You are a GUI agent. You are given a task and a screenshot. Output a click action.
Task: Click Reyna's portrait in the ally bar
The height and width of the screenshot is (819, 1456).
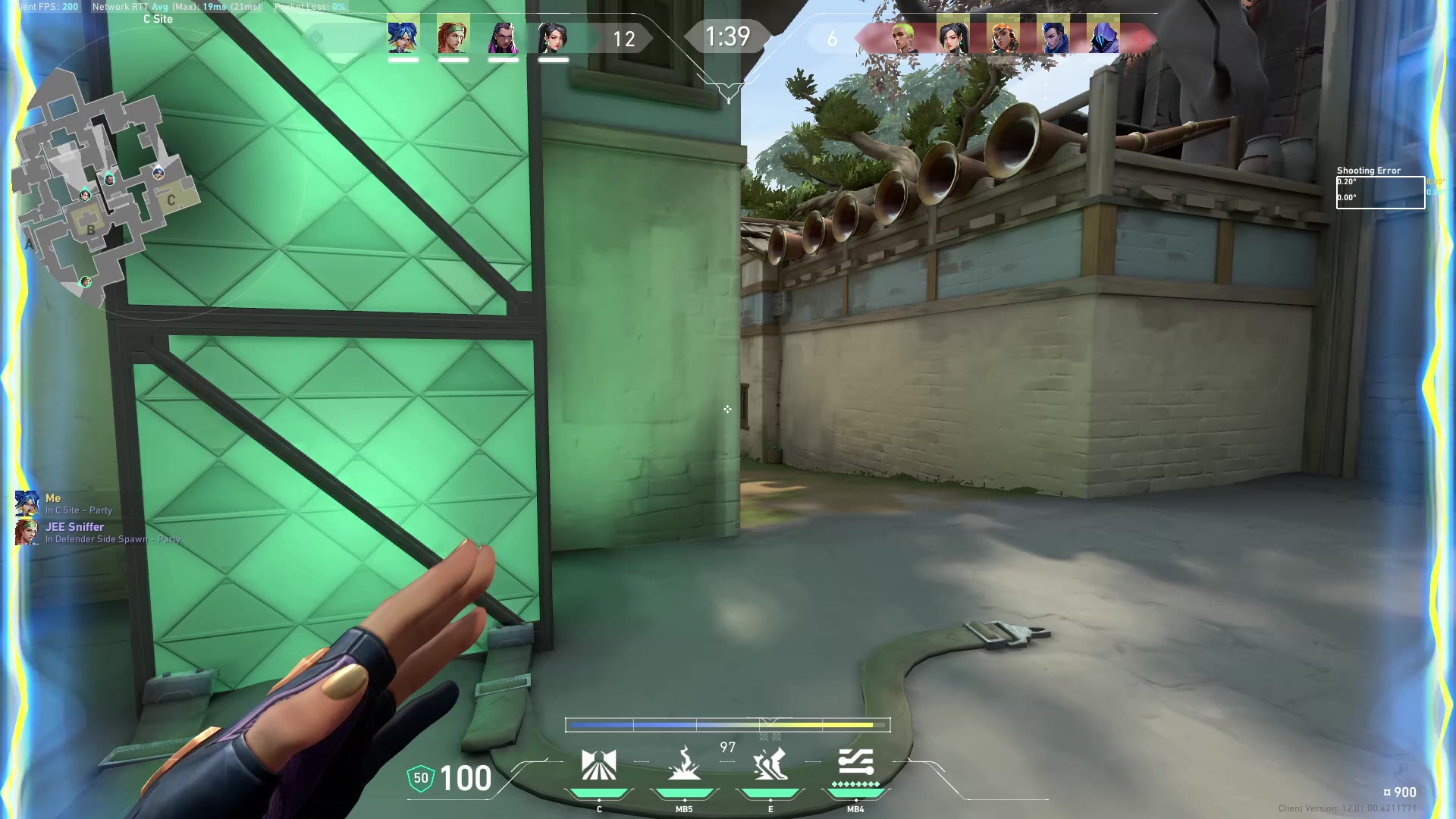point(504,38)
